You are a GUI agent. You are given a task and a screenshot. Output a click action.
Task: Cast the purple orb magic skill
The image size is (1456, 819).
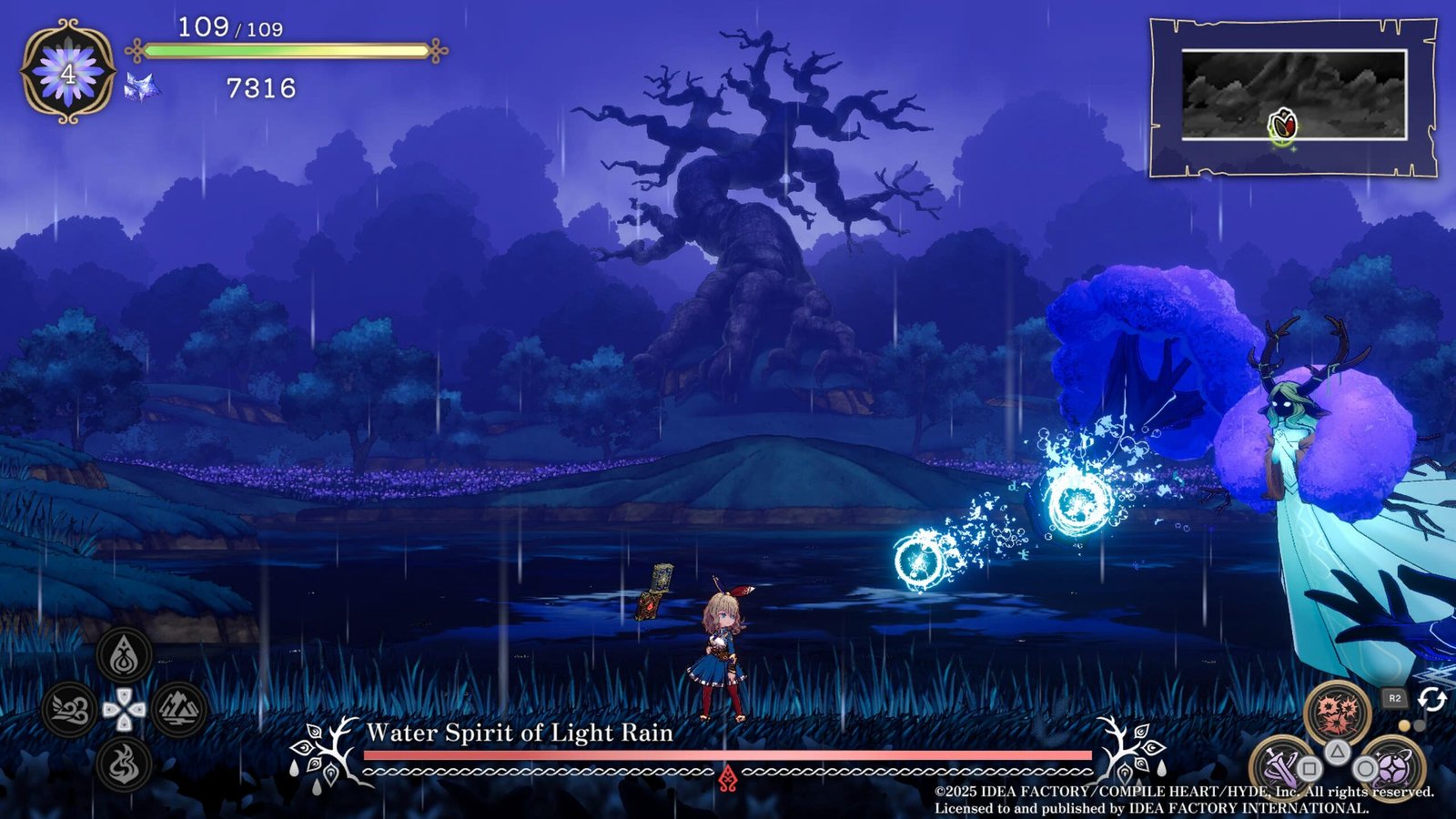pyautogui.click(x=1391, y=766)
